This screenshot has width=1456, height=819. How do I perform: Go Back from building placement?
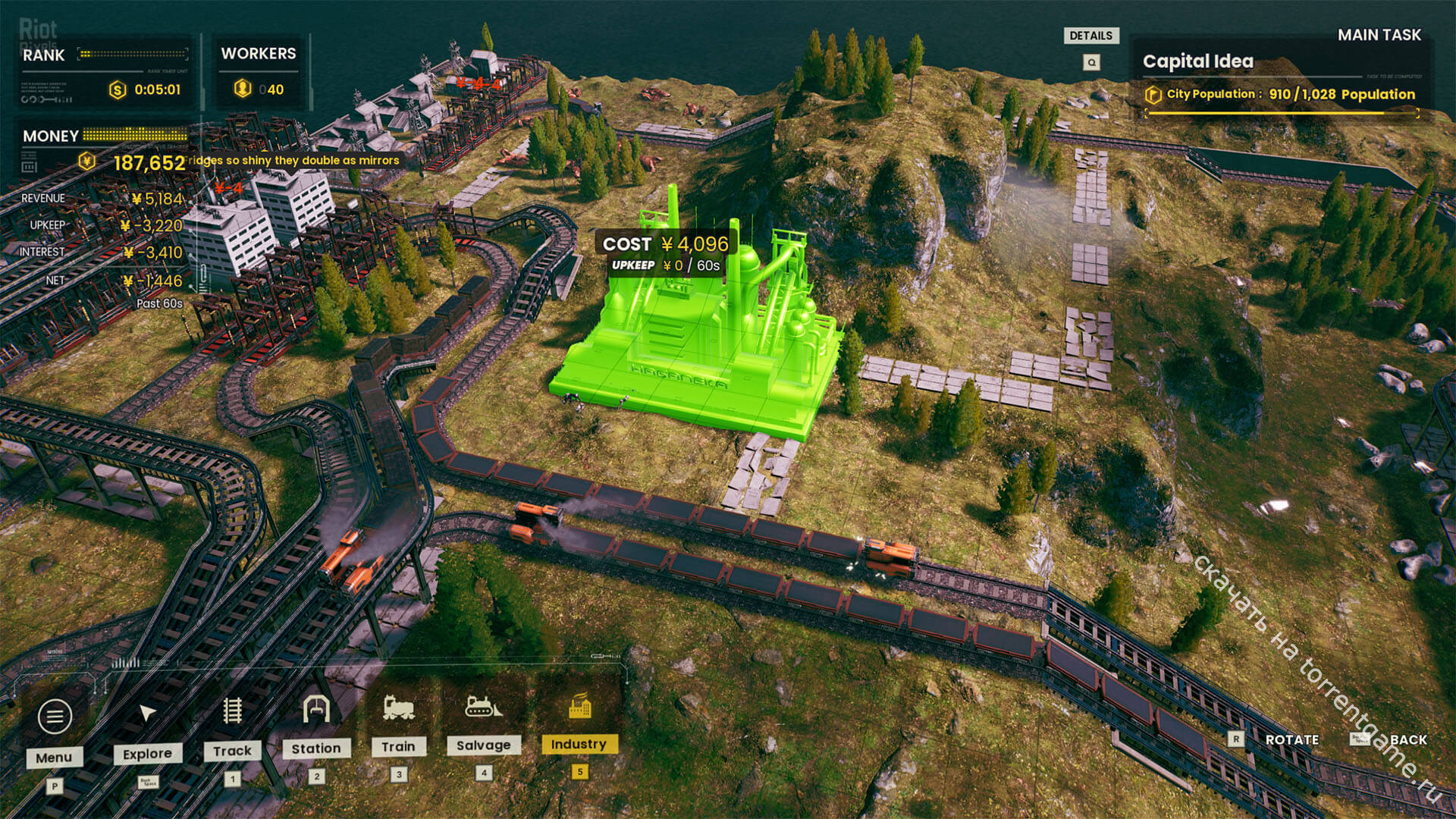[1407, 739]
